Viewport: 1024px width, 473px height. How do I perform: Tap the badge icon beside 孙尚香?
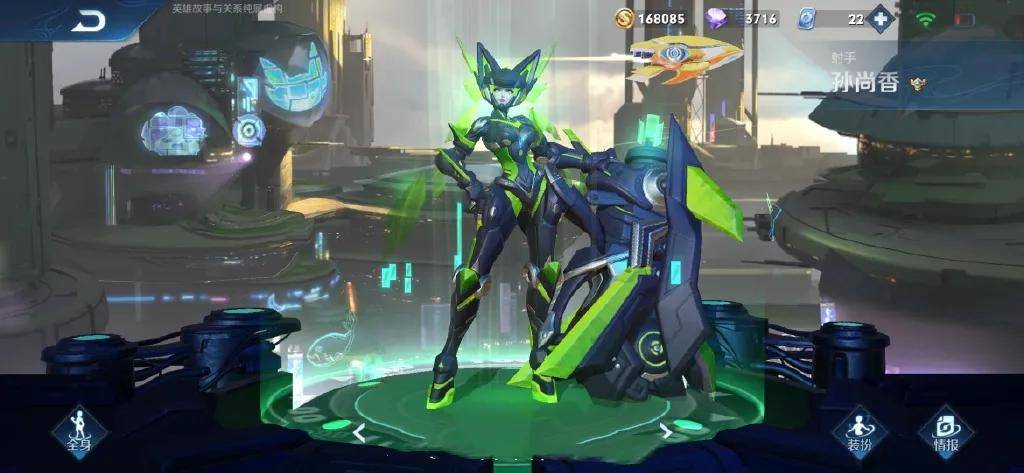click(x=917, y=84)
